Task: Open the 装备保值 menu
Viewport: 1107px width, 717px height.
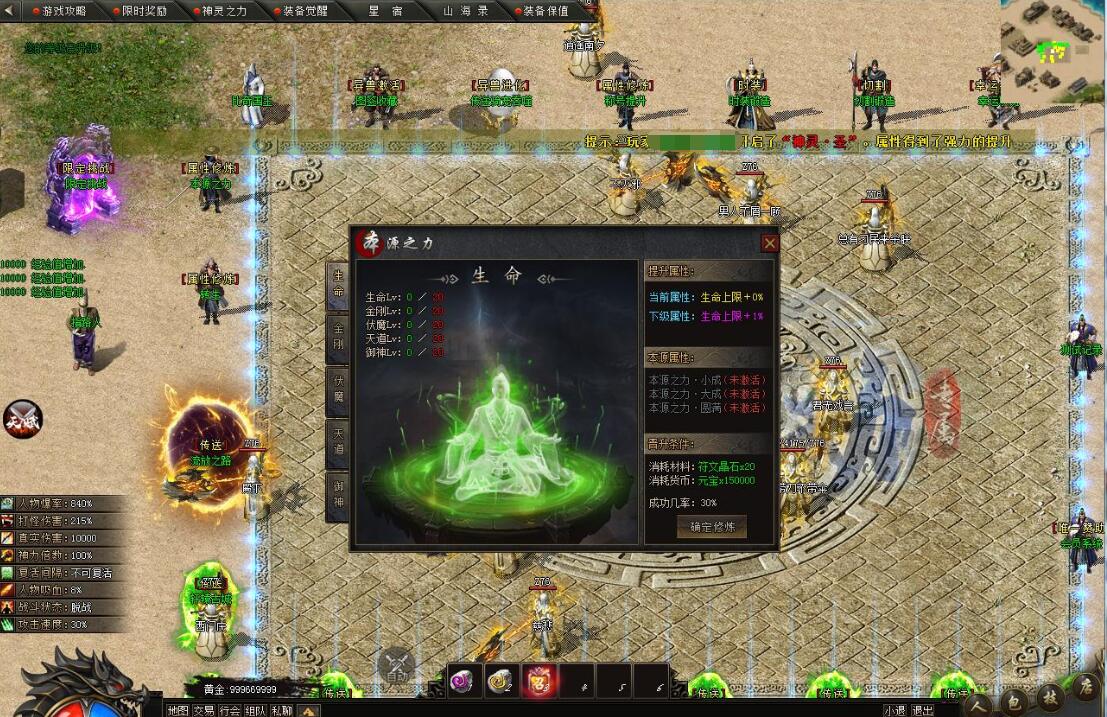Action: tap(545, 11)
